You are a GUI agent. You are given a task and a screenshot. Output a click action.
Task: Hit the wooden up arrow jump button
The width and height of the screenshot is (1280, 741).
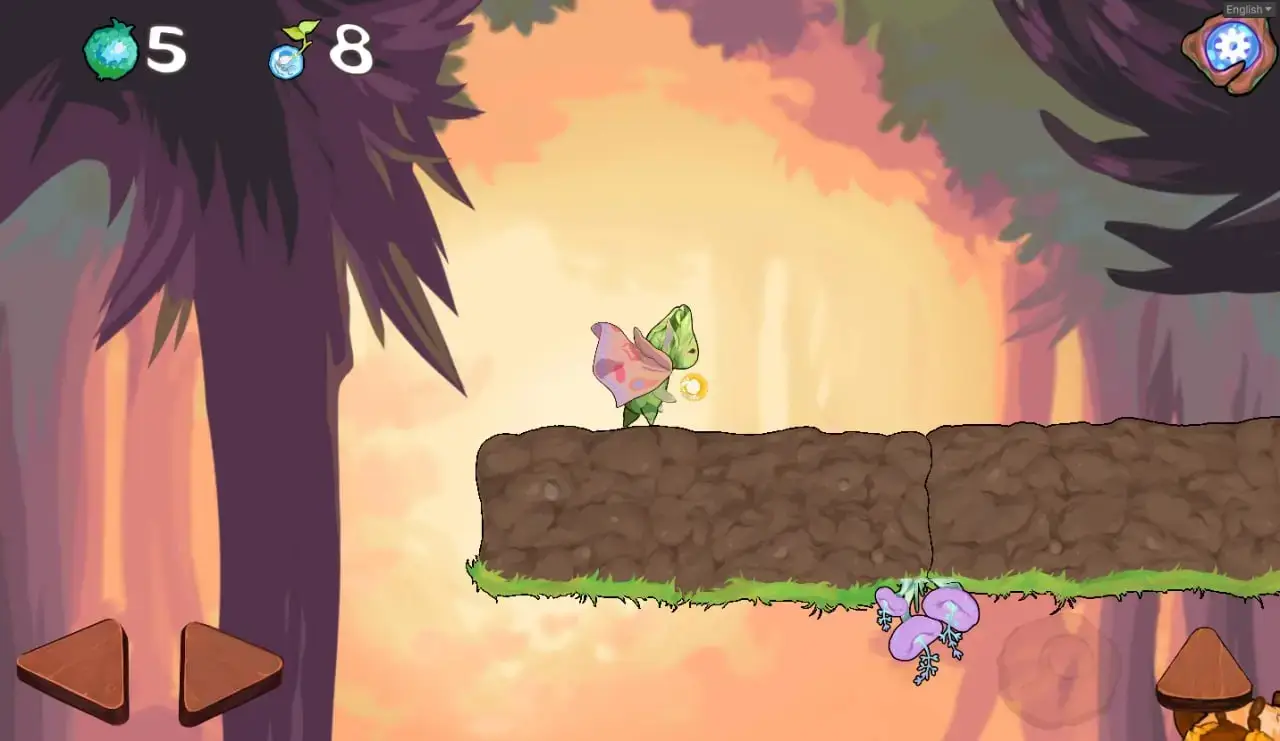coord(1203,669)
